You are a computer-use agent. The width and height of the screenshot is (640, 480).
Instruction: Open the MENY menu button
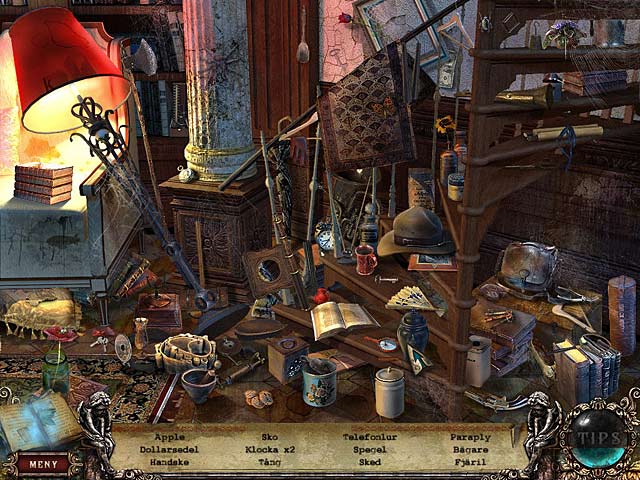tap(42, 463)
